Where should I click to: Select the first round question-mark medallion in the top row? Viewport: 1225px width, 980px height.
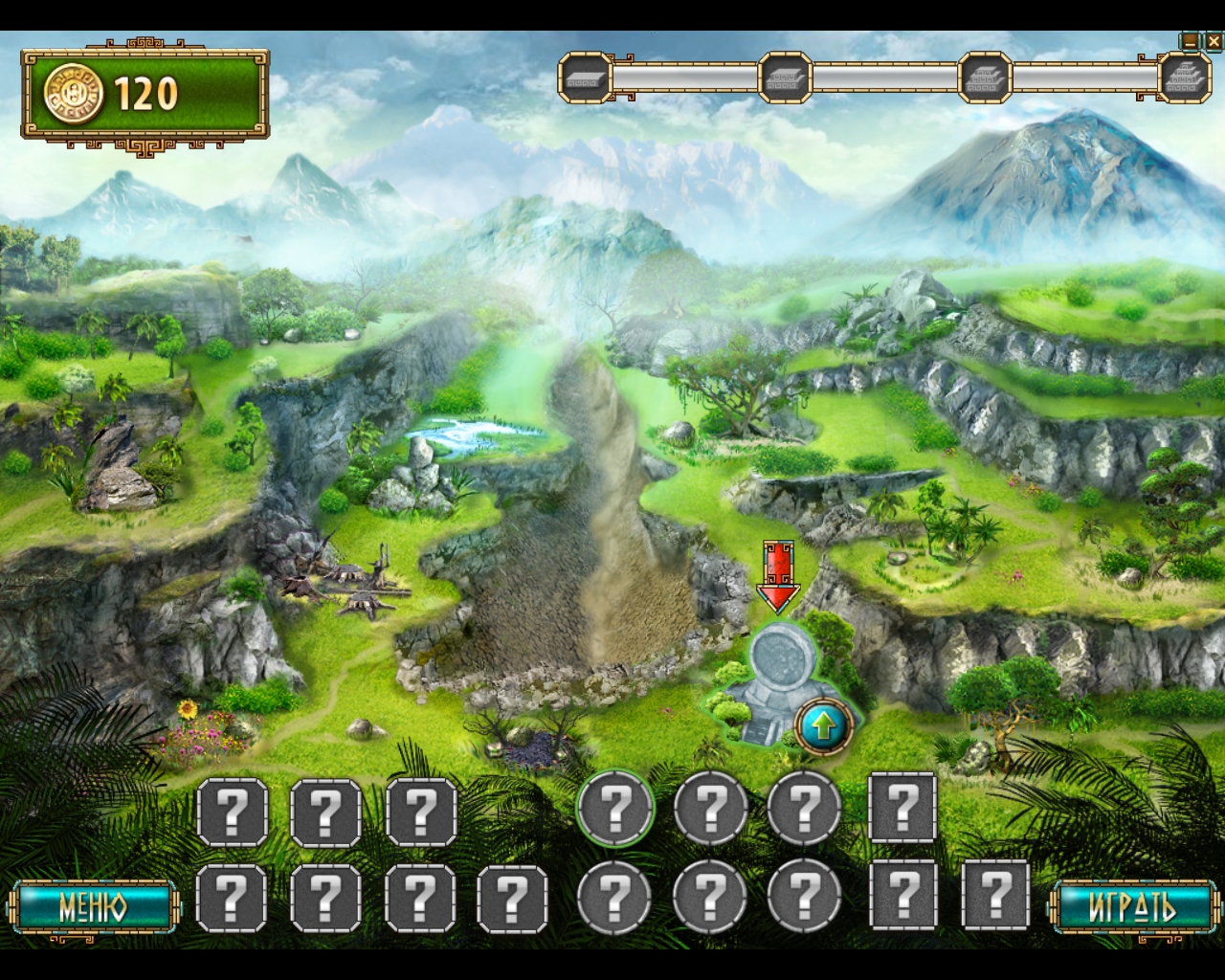point(617,811)
